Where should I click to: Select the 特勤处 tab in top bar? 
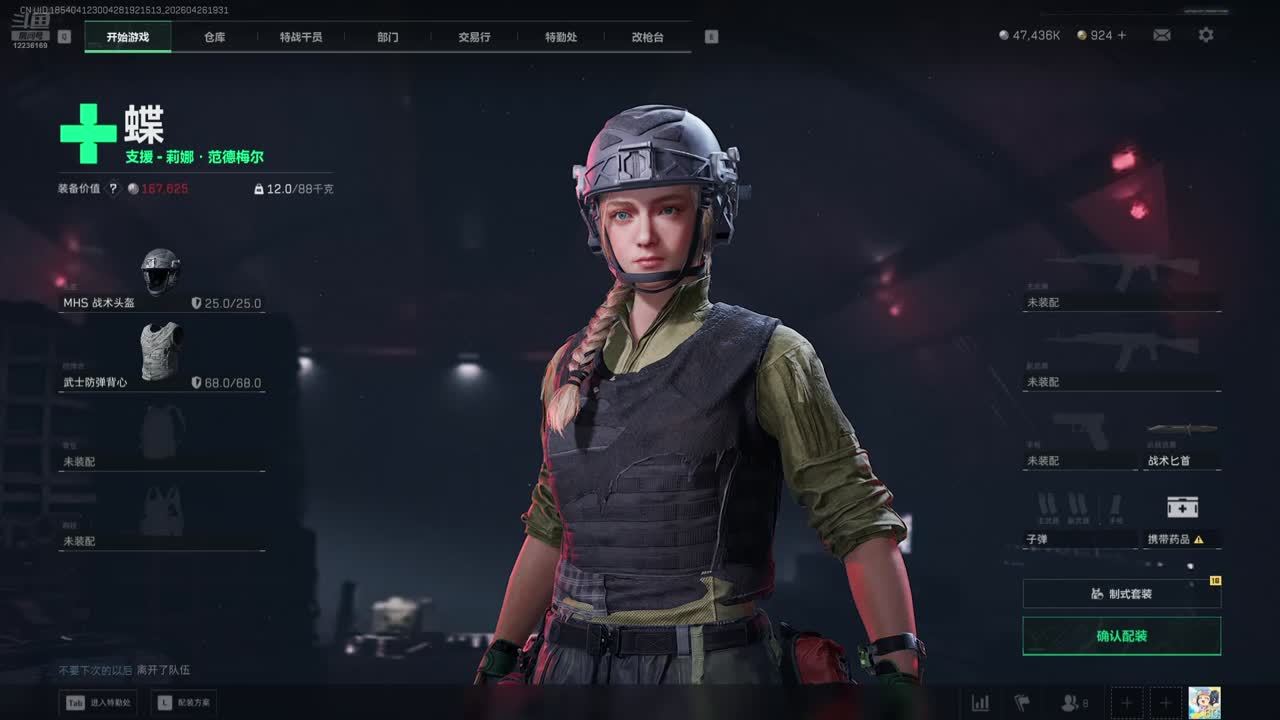[561, 37]
